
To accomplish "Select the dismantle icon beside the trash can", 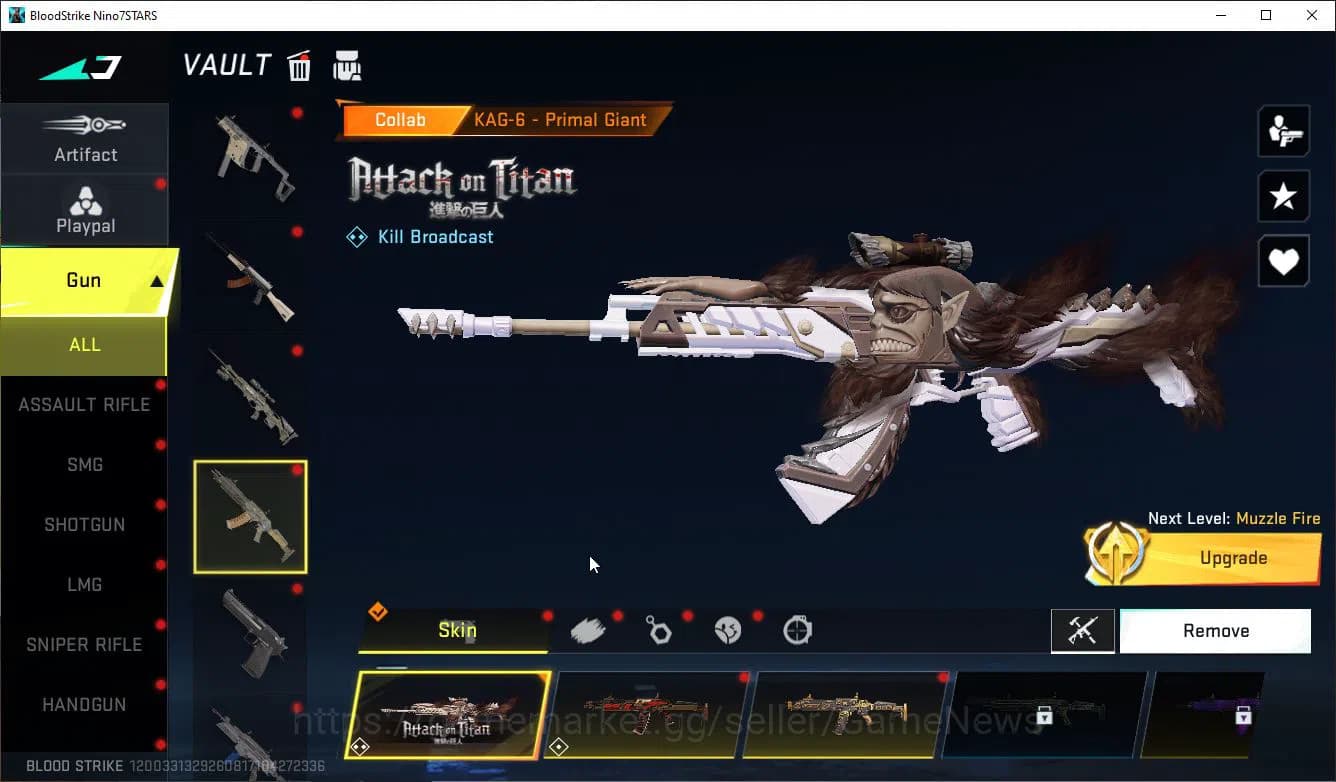I will pos(347,65).
